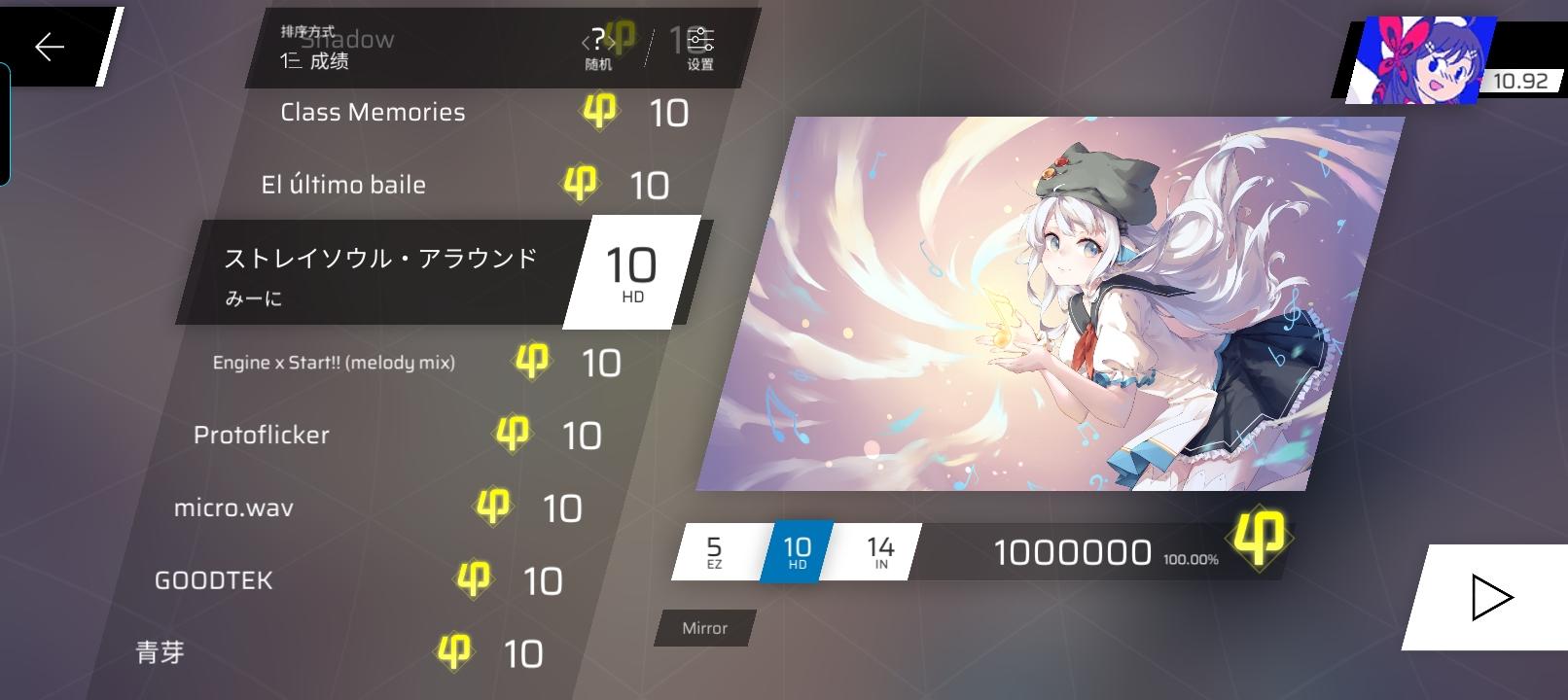The height and width of the screenshot is (700, 1568).
Task: Tap the phi badge next to 青芽
Action: pyautogui.click(x=453, y=651)
